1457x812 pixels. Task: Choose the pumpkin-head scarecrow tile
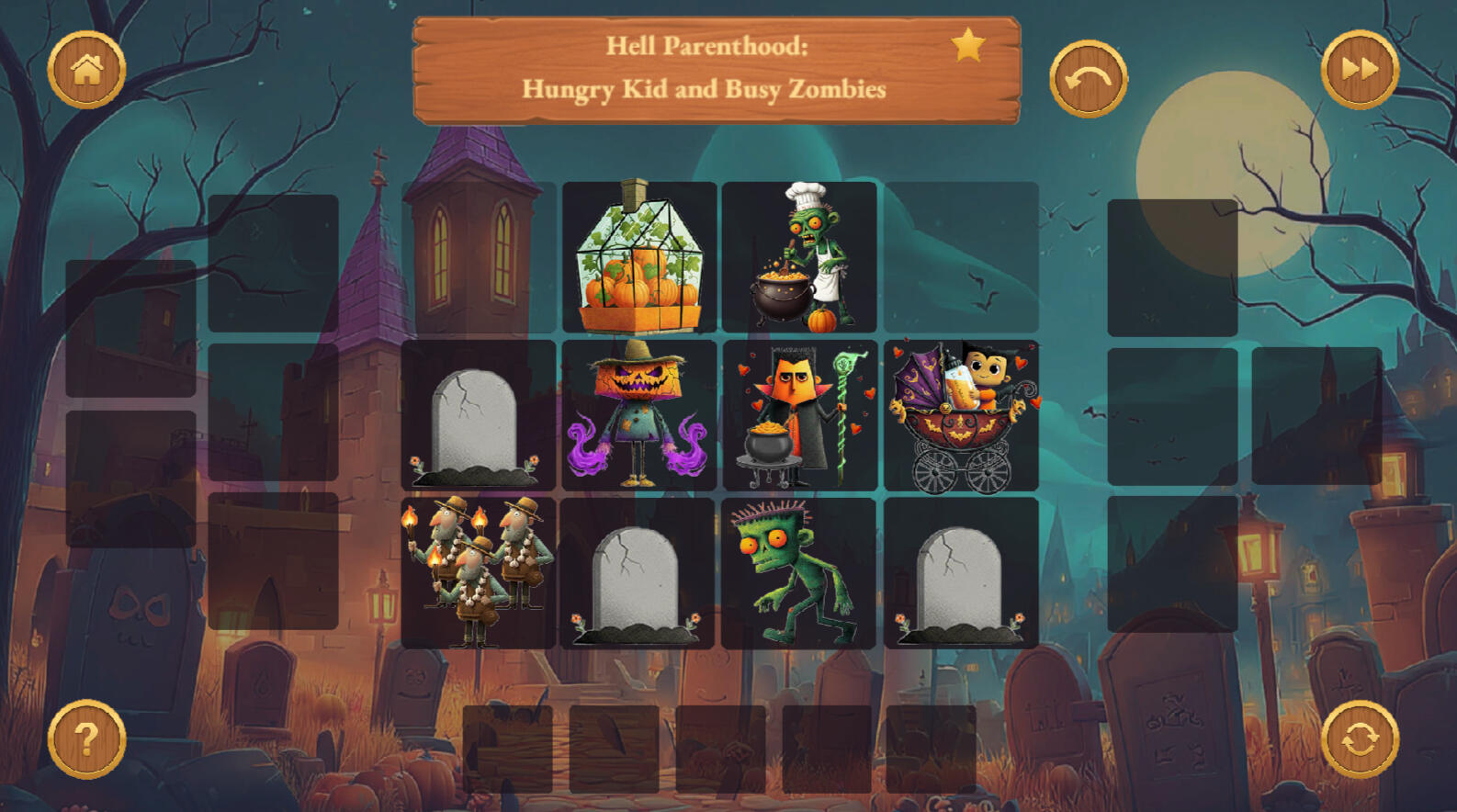[639, 415]
